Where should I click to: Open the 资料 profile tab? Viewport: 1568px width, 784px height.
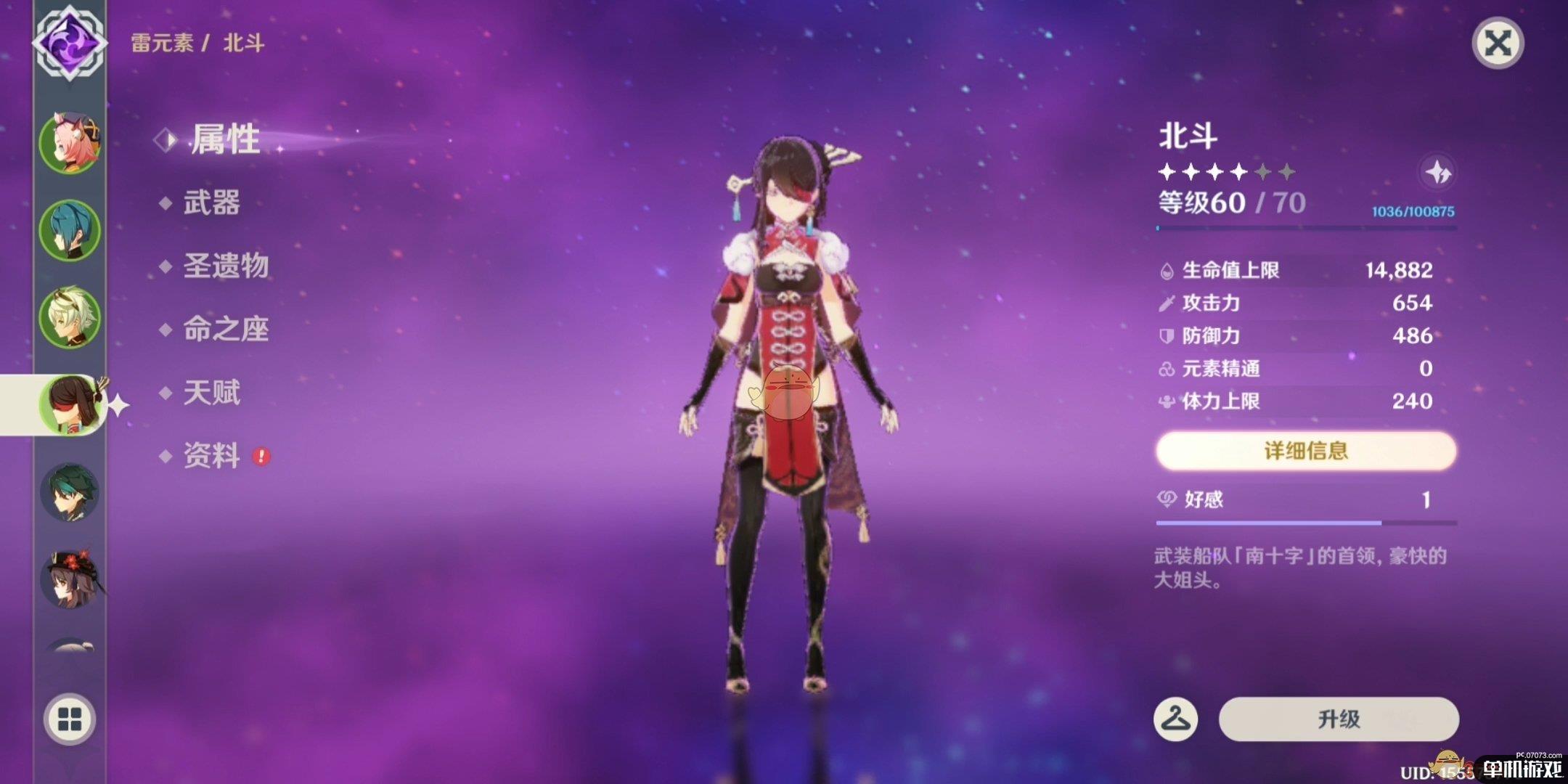[211, 456]
